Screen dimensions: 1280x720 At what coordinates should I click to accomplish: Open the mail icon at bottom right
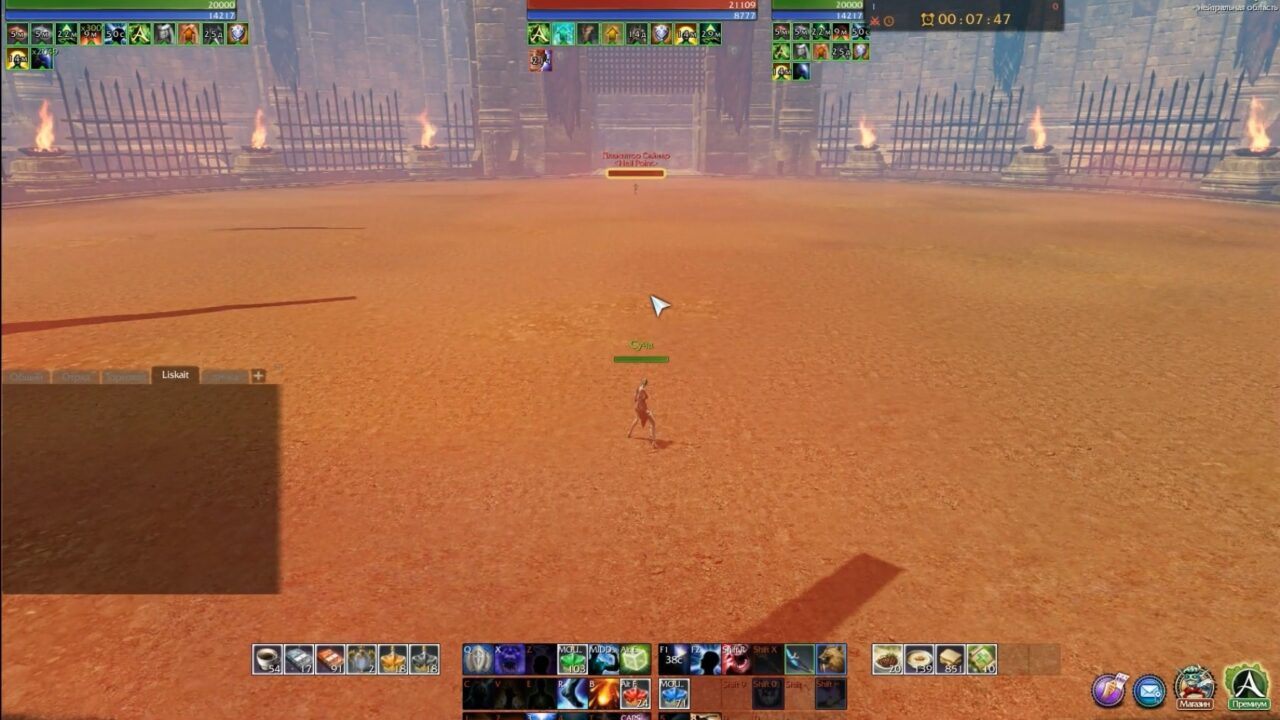pyautogui.click(x=1148, y=688)
